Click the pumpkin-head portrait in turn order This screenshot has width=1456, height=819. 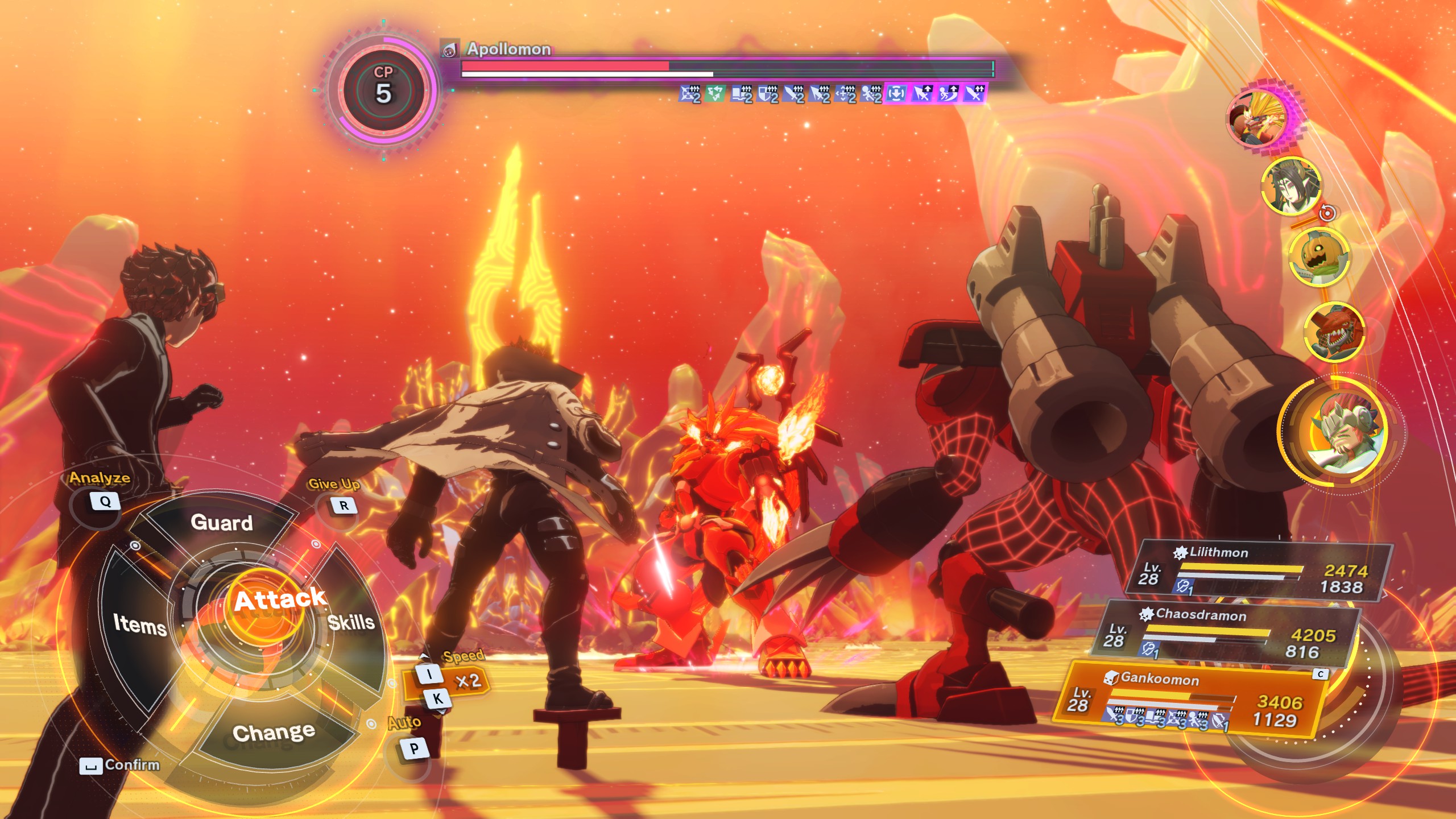click(x=1318, y=257)
